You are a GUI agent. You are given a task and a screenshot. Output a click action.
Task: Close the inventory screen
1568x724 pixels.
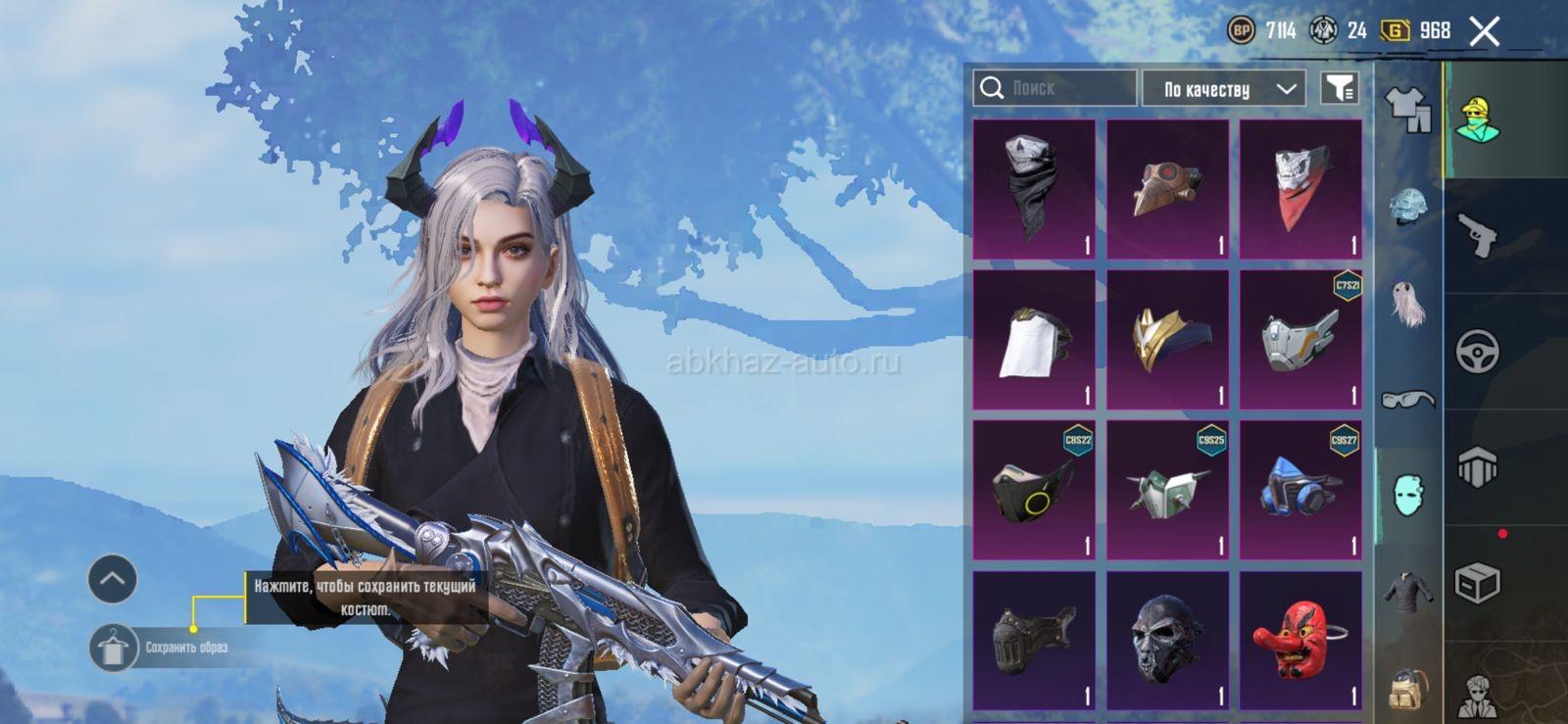pos(1484,31)
